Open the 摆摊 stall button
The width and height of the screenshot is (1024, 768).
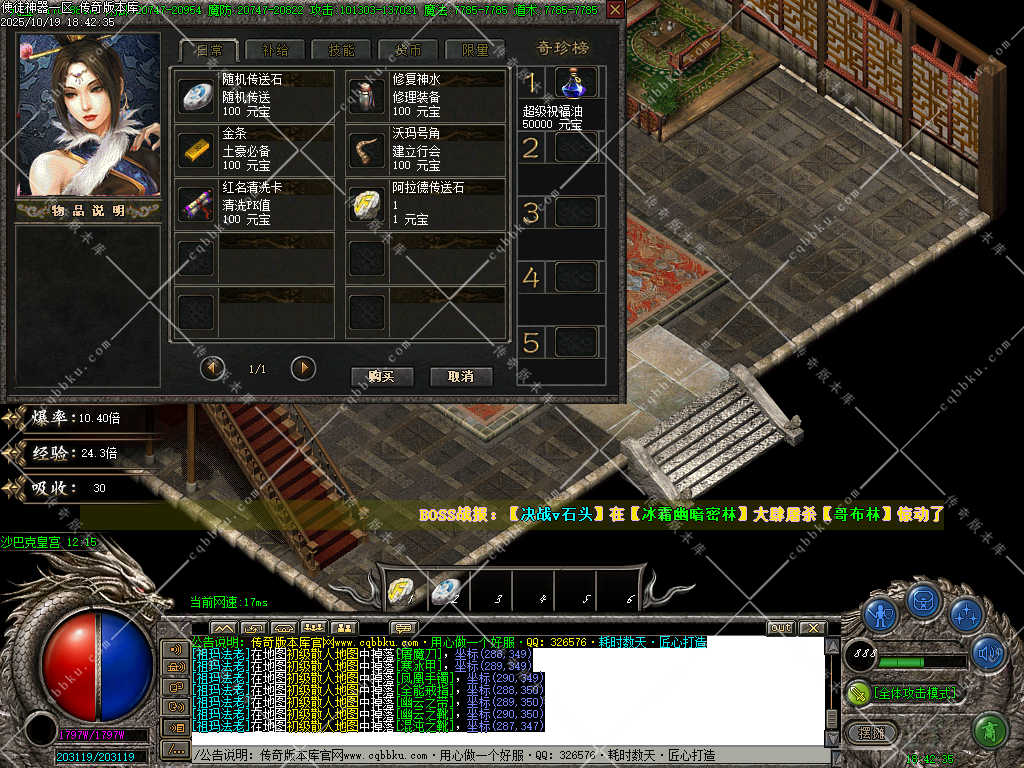[872, 732]
